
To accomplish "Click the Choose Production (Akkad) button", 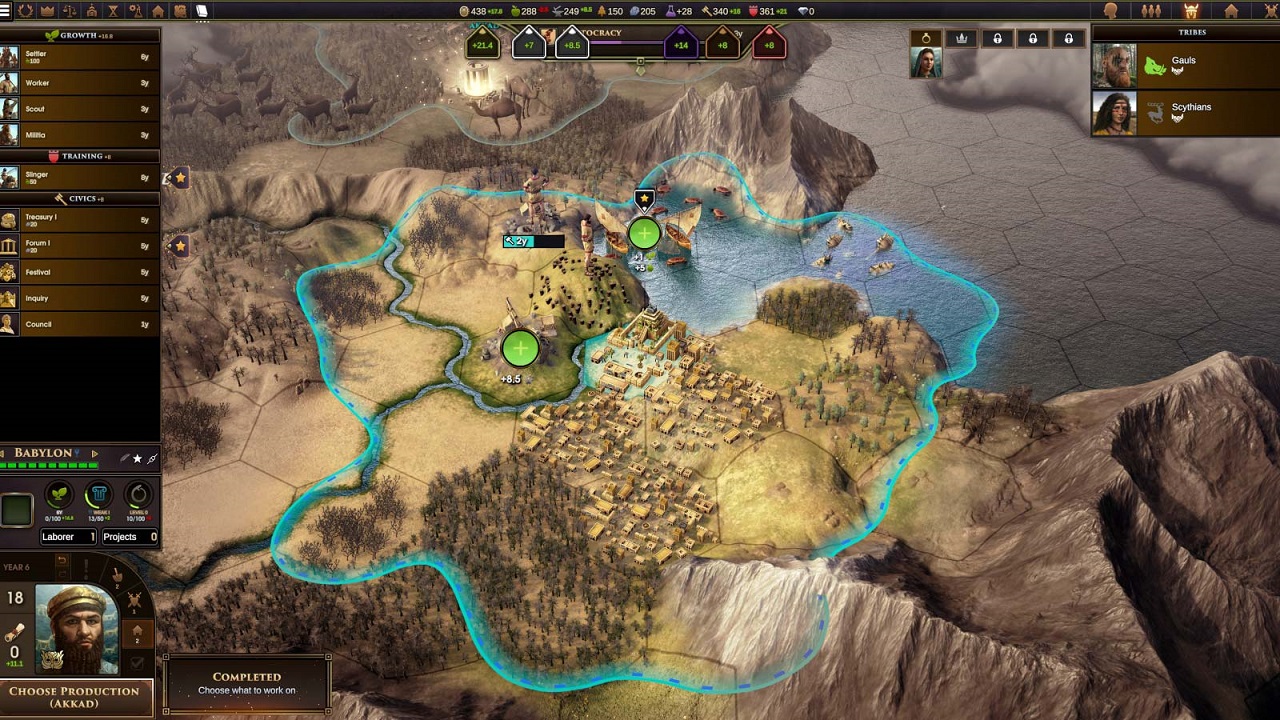I will (x=75, y=696).
